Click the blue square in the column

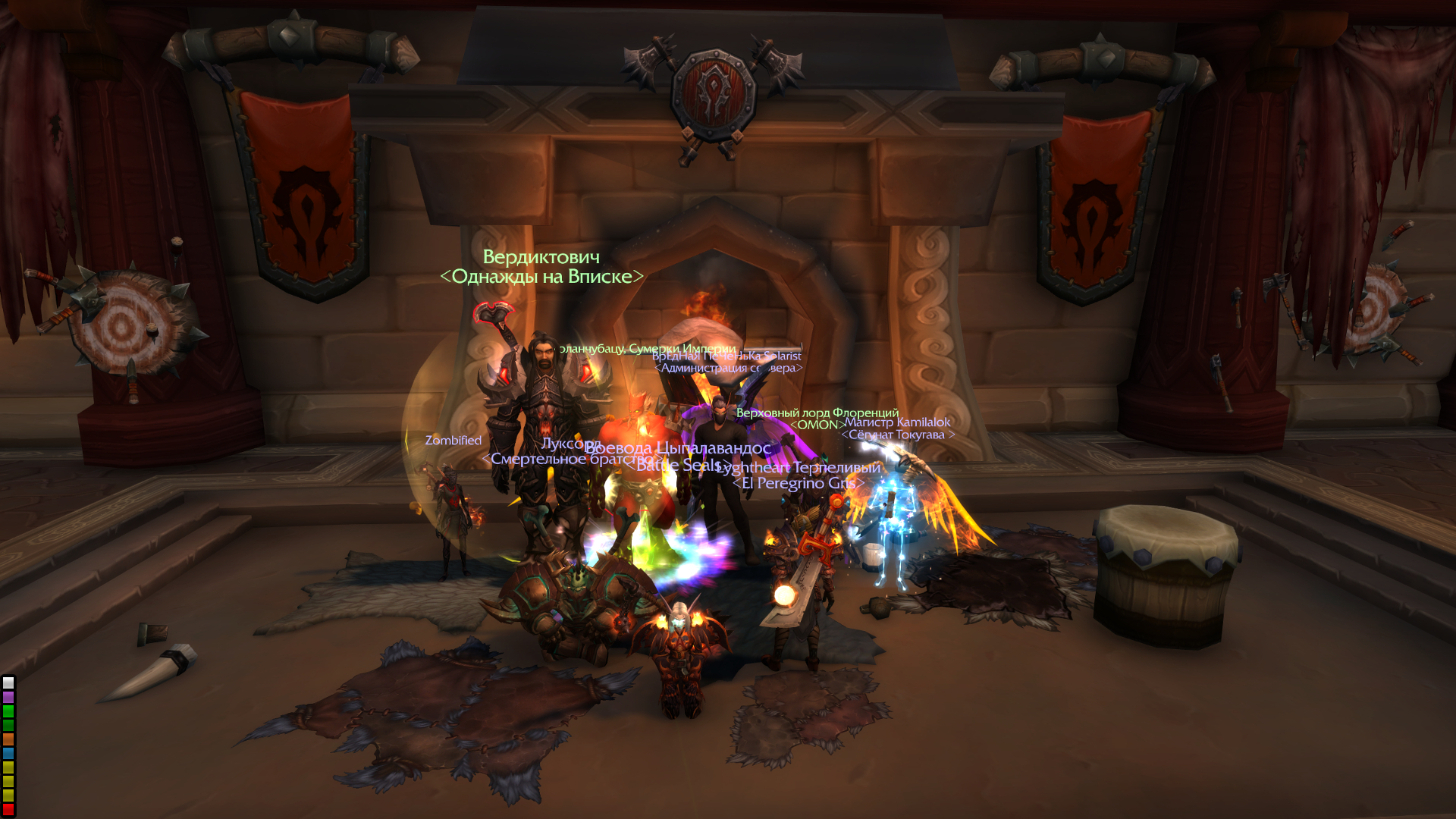pos(8,754)
